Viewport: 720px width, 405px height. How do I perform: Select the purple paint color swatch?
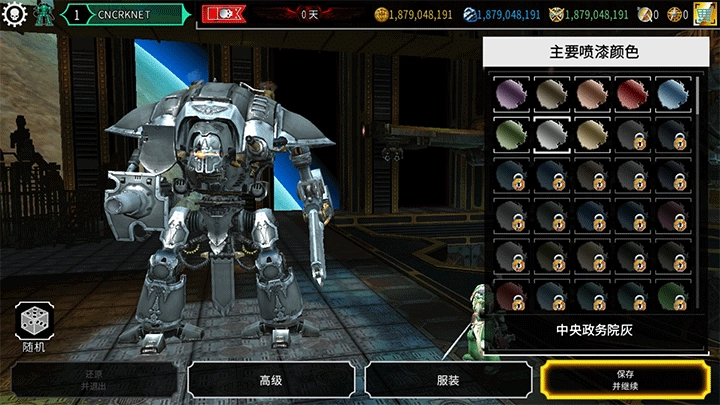click(x=510, y=92)
